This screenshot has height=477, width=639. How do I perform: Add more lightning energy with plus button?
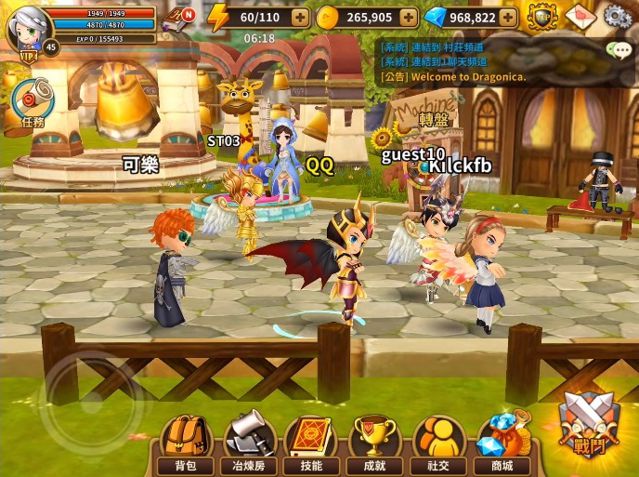tap(300, 17)
